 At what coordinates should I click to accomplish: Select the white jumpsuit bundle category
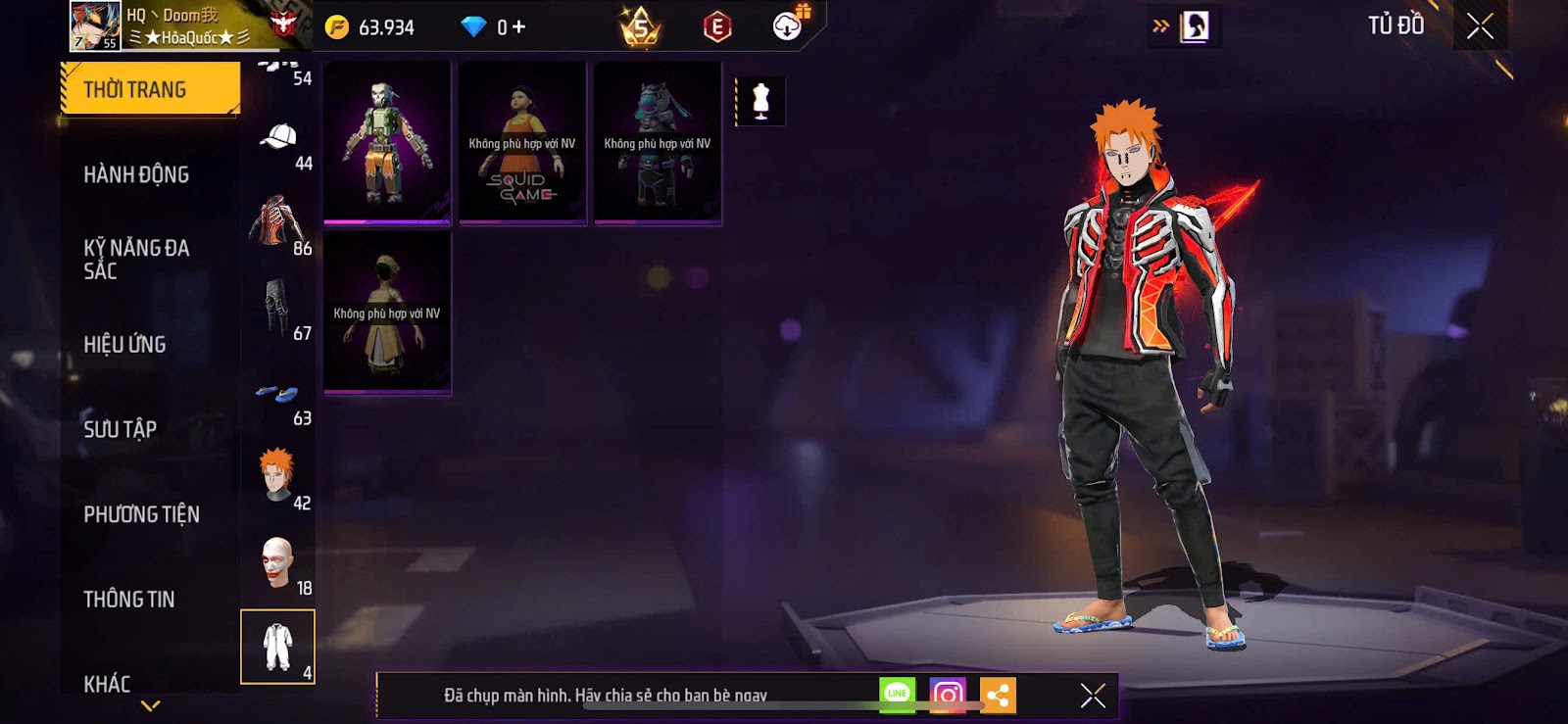pyautogui.click(x=278, y=647)
